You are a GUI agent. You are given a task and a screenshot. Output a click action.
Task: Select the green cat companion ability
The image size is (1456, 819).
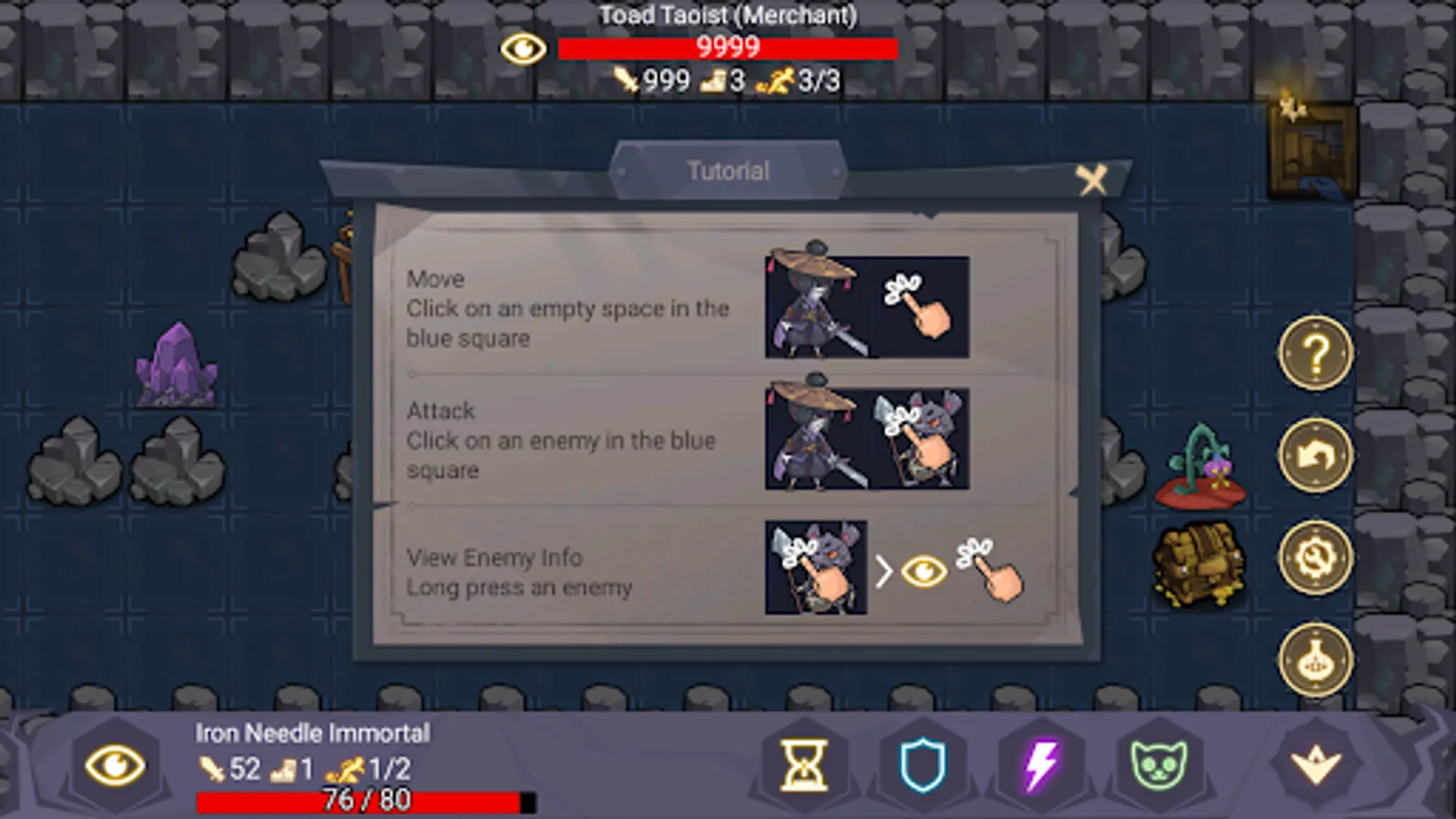tap(1157, 765)
